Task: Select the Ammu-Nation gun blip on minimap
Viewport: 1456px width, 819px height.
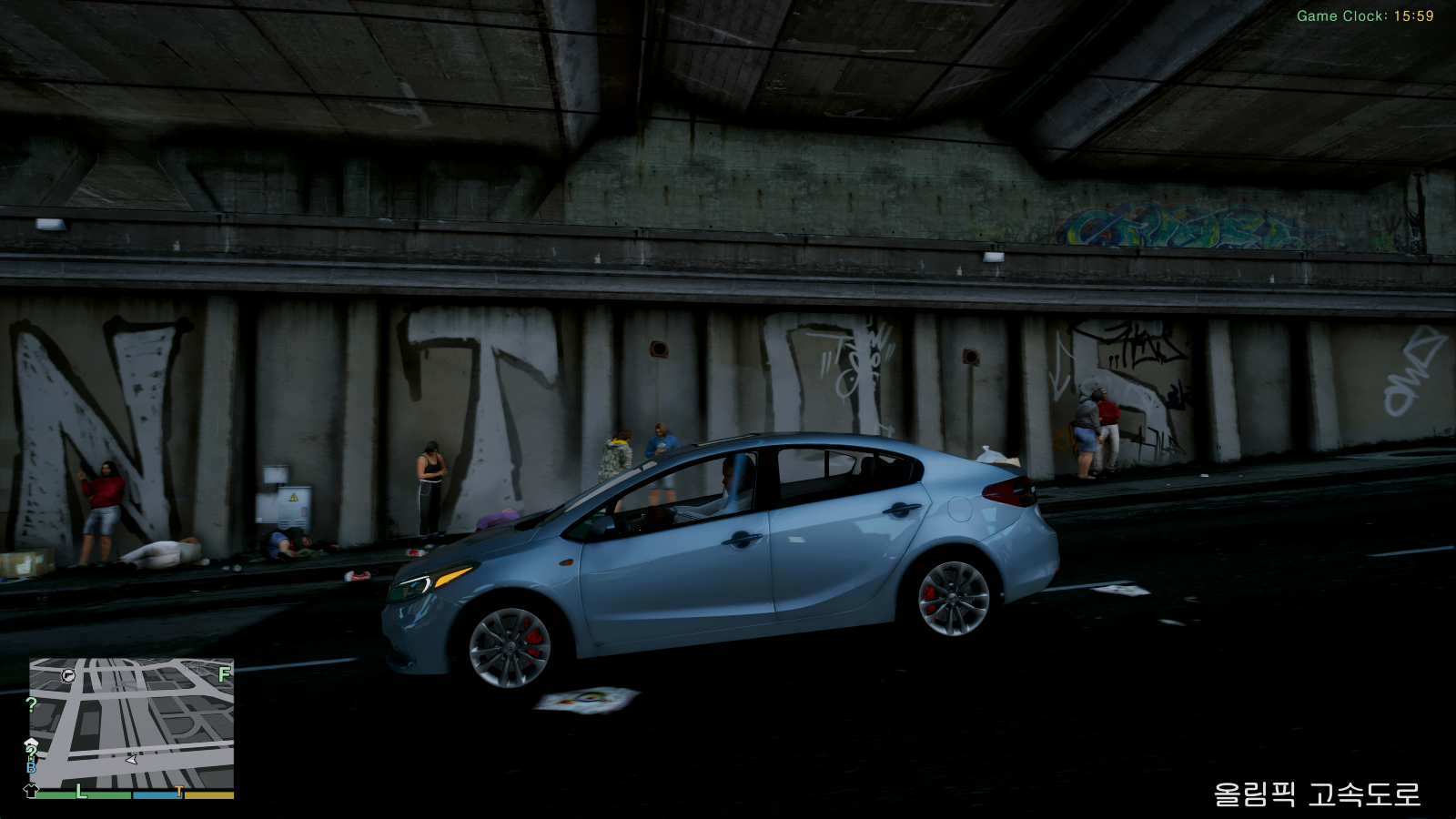Action: click(x=68, y=674)
